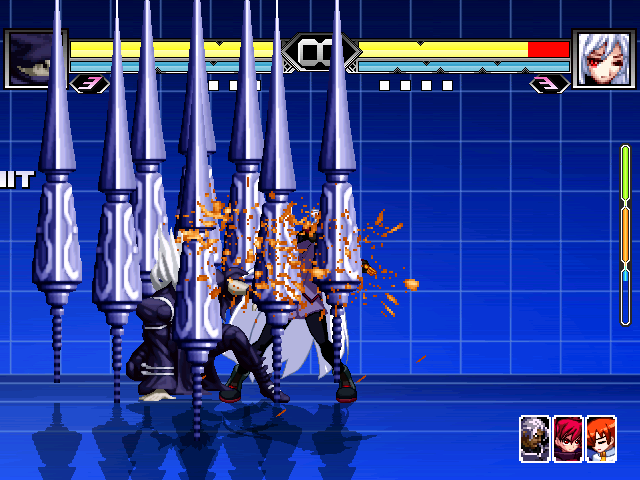Screen dimensions: 640x480
Task: Pick the red-haired team member icon
Action: (x=568, y=438)
